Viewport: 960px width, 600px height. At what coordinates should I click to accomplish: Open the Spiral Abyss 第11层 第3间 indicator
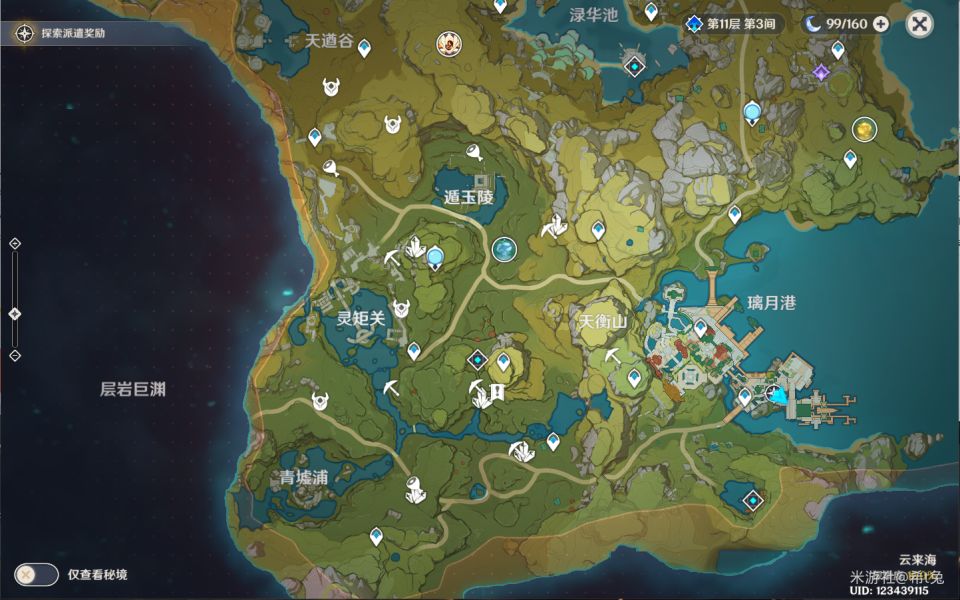[x=734, y=24]
